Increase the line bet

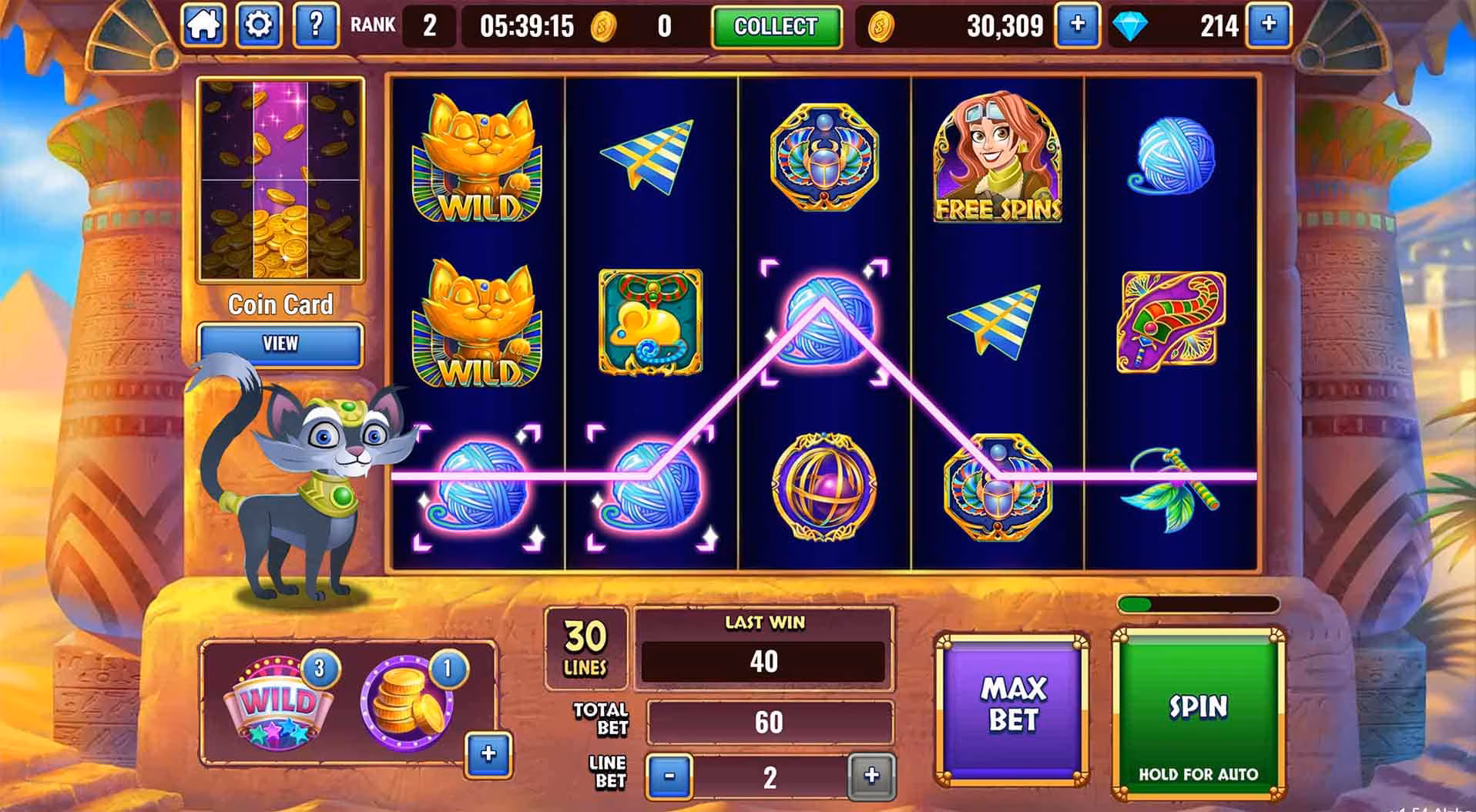click(871, 777)
